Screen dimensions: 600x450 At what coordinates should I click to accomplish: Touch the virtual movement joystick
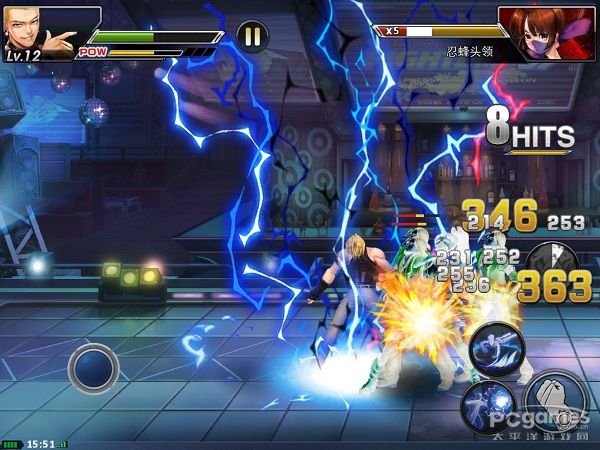[93, 367]
